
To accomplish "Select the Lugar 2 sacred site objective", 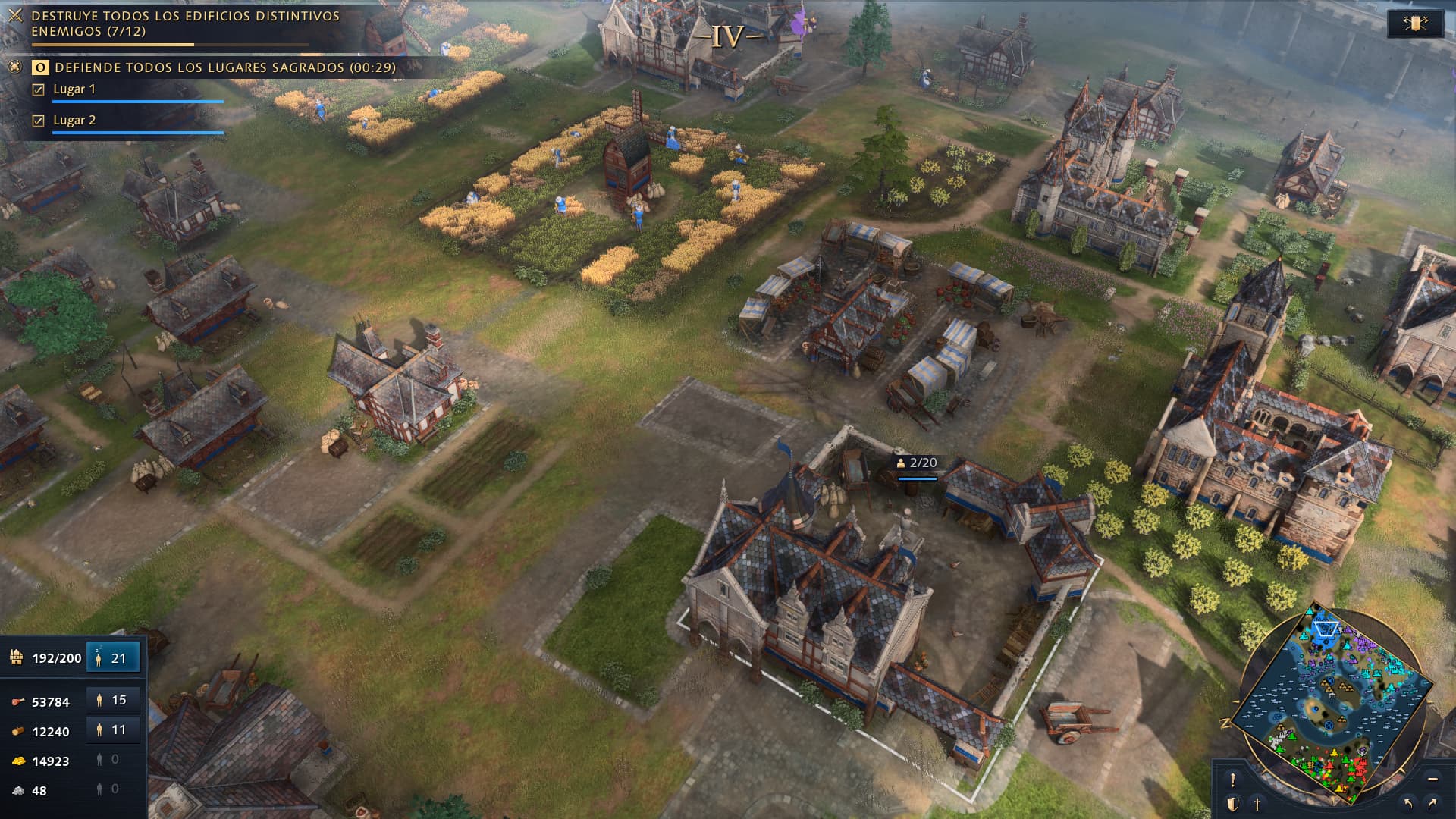I will tap(74, 121).
